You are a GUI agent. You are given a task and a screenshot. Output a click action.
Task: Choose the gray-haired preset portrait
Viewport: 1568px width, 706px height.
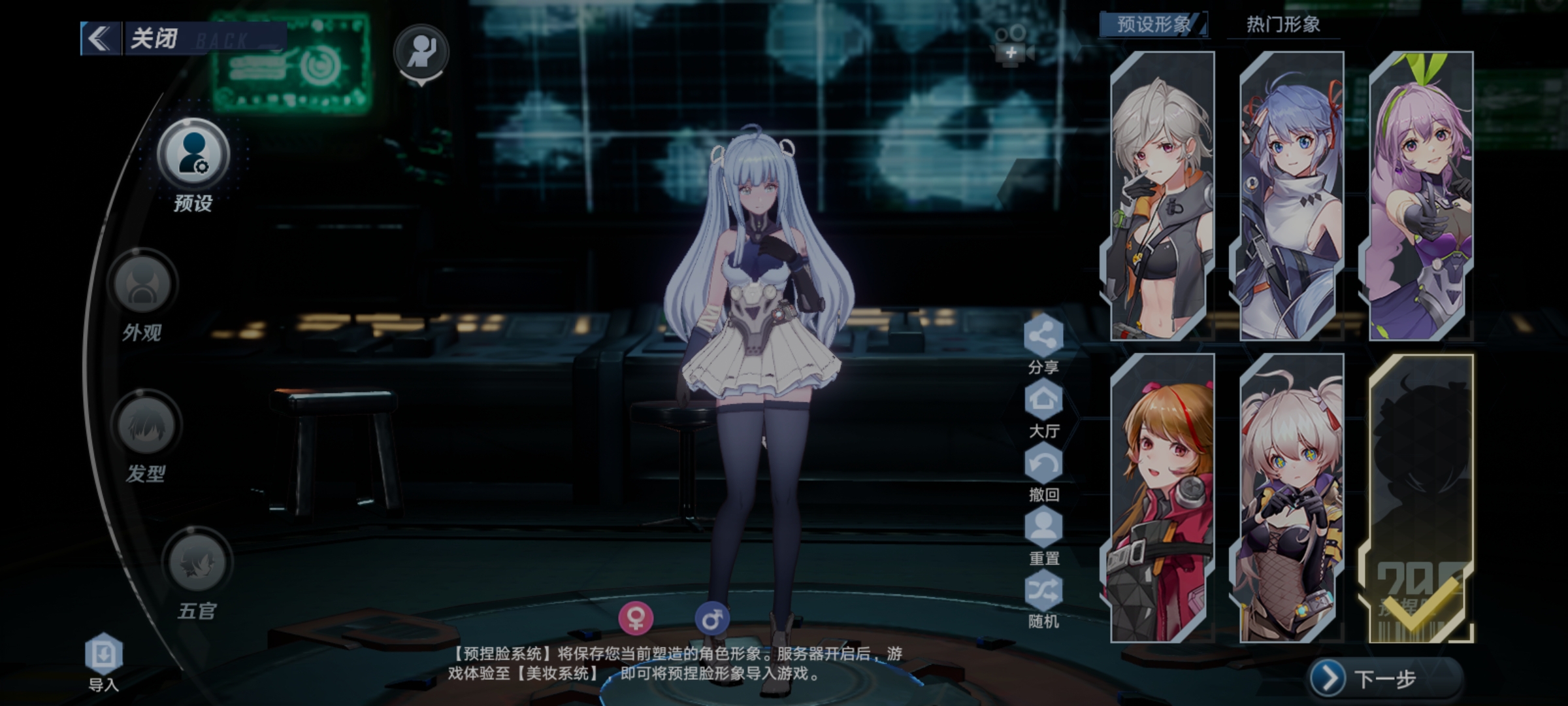pyautogui.click(x=1162, y=196)
